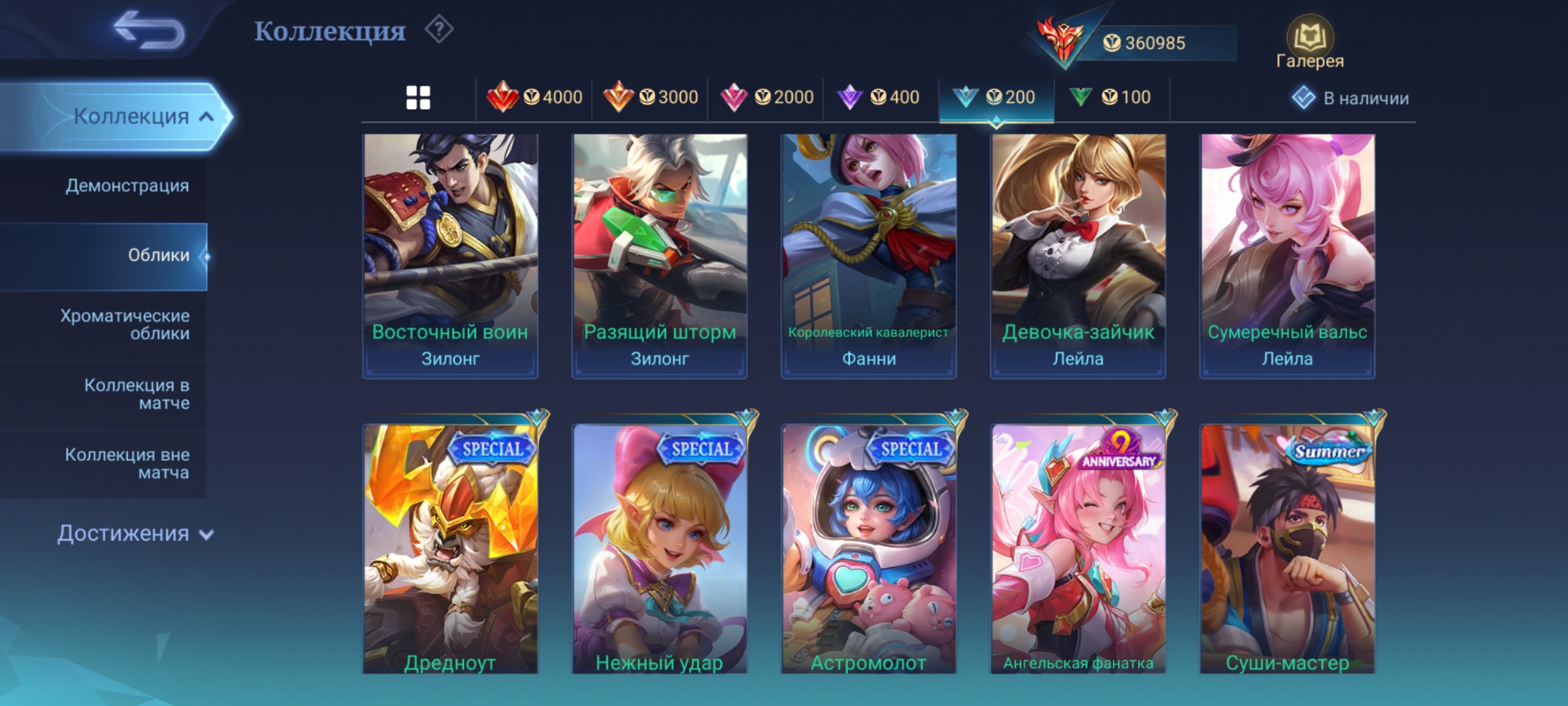Choose the 400 points tier tab

coord(878,97)
